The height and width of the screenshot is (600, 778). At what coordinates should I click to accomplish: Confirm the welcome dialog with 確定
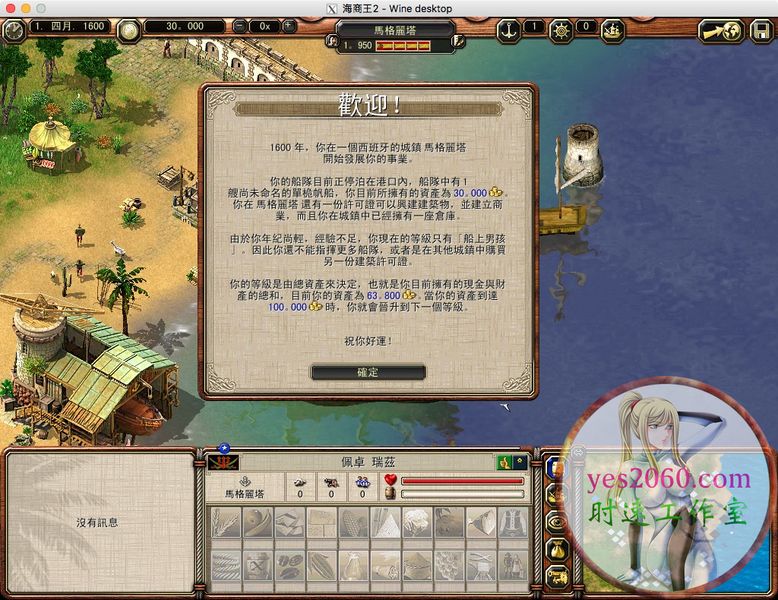tap(368, 372)
